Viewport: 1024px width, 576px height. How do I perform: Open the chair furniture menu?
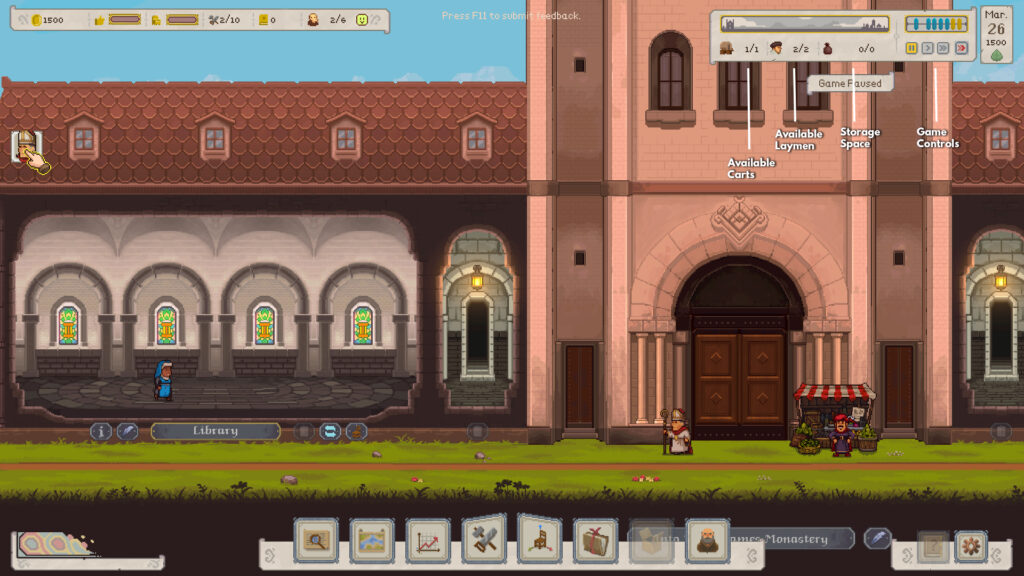pos(540,540)
